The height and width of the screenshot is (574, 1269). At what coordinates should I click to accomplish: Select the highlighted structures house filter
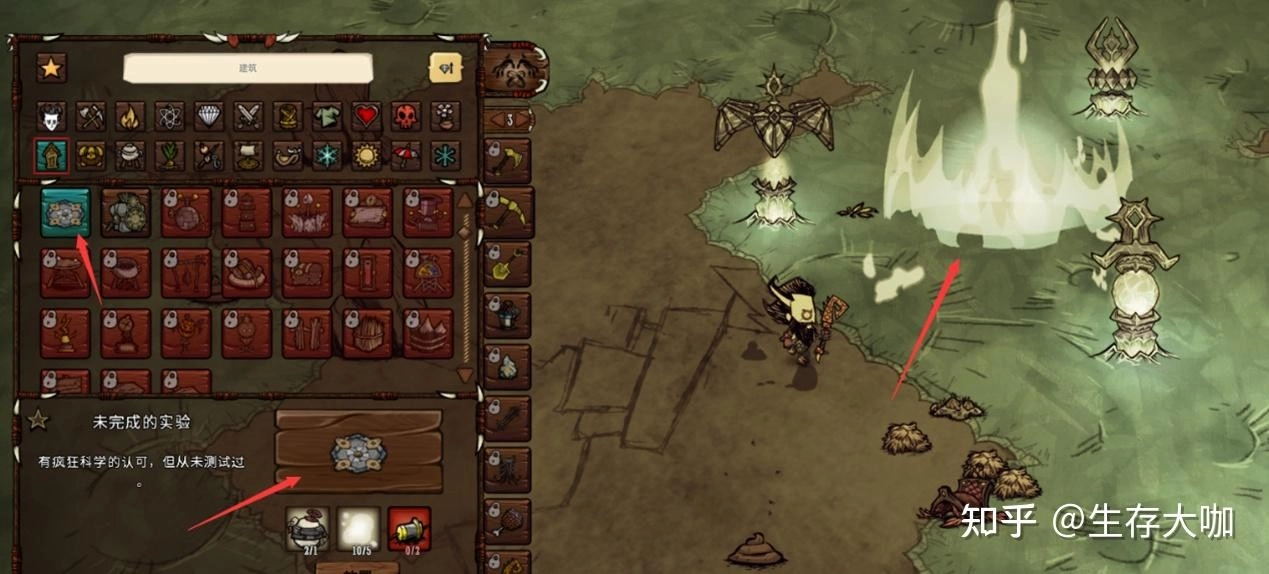point(52,155)
